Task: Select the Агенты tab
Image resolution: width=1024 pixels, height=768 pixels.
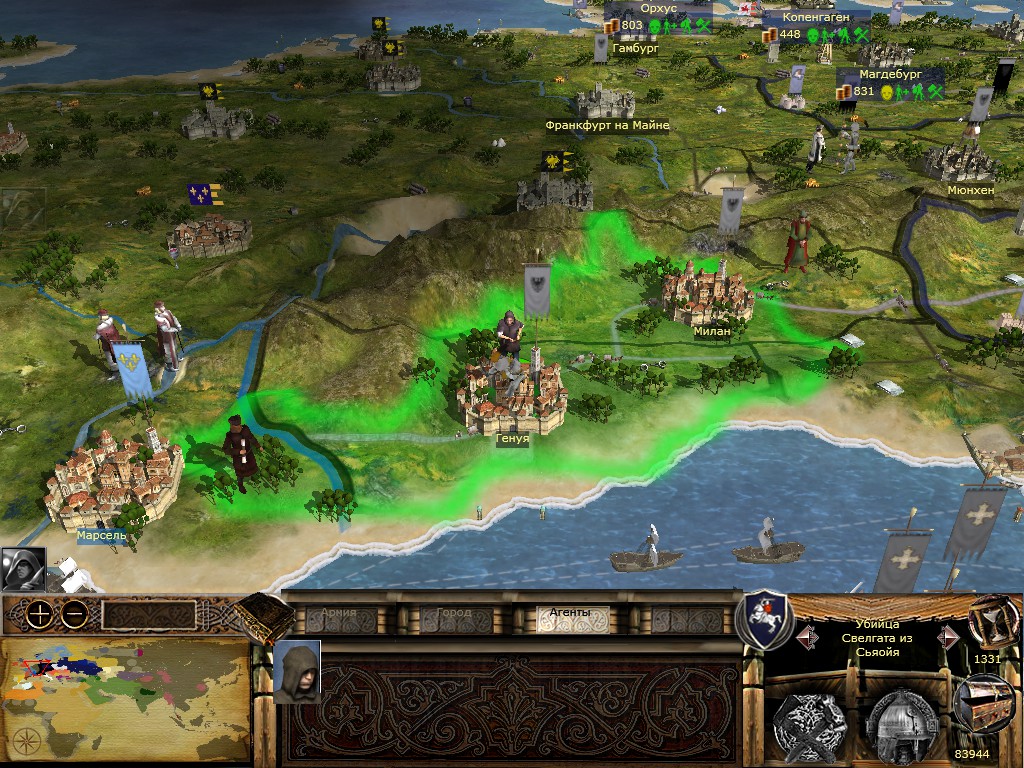Action: (572, 619)
